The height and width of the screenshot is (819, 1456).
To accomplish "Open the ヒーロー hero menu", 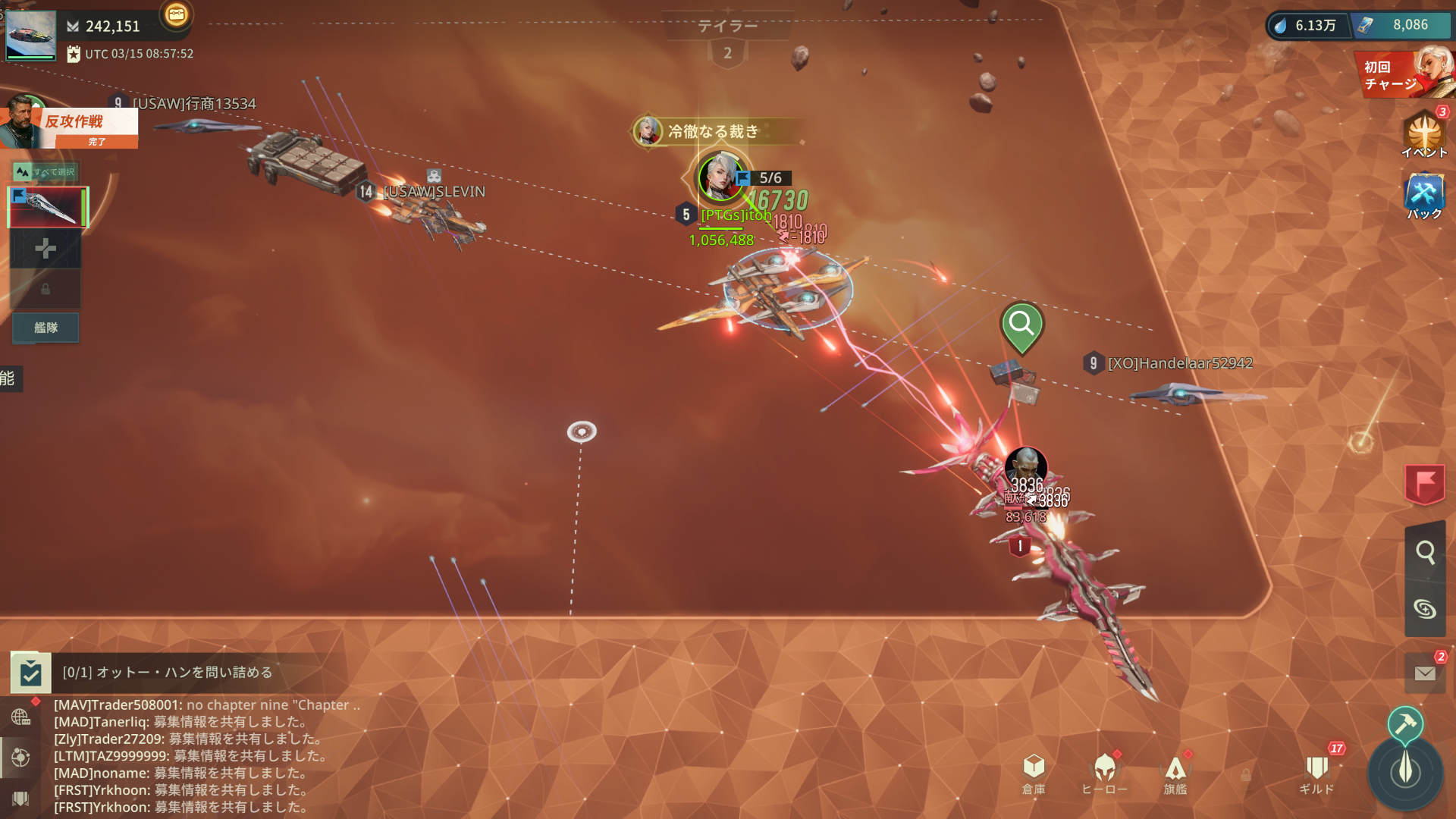I will pos(1104,773).
